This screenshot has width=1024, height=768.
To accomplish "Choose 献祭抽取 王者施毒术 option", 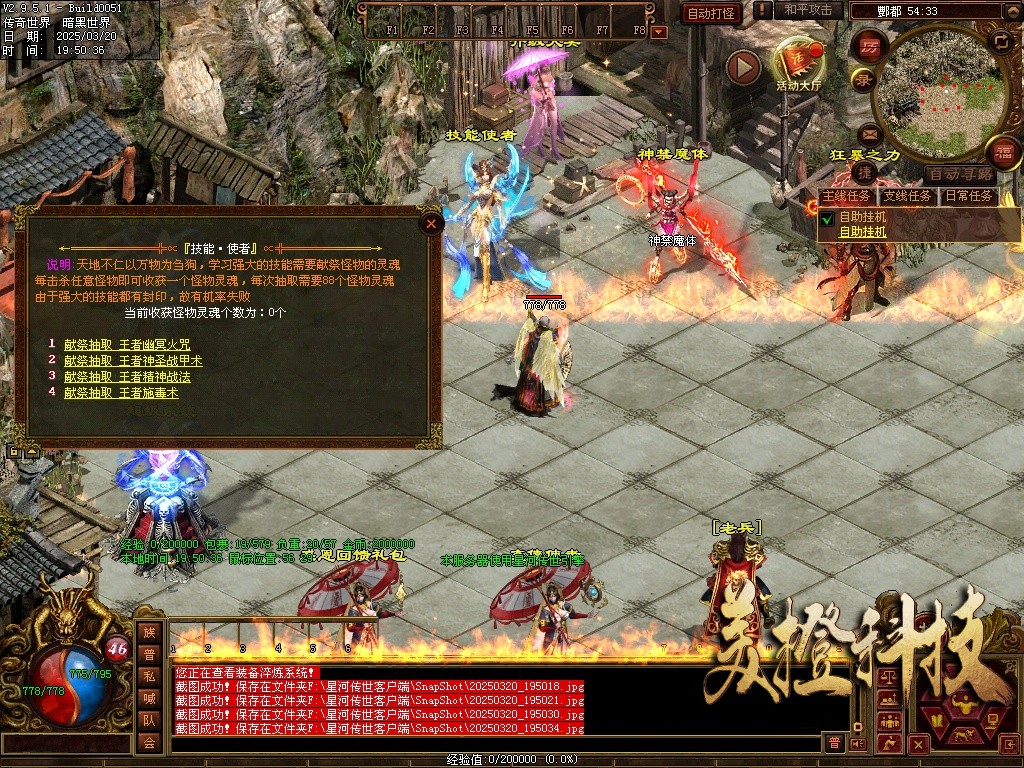I will click(x=121, y=393).
